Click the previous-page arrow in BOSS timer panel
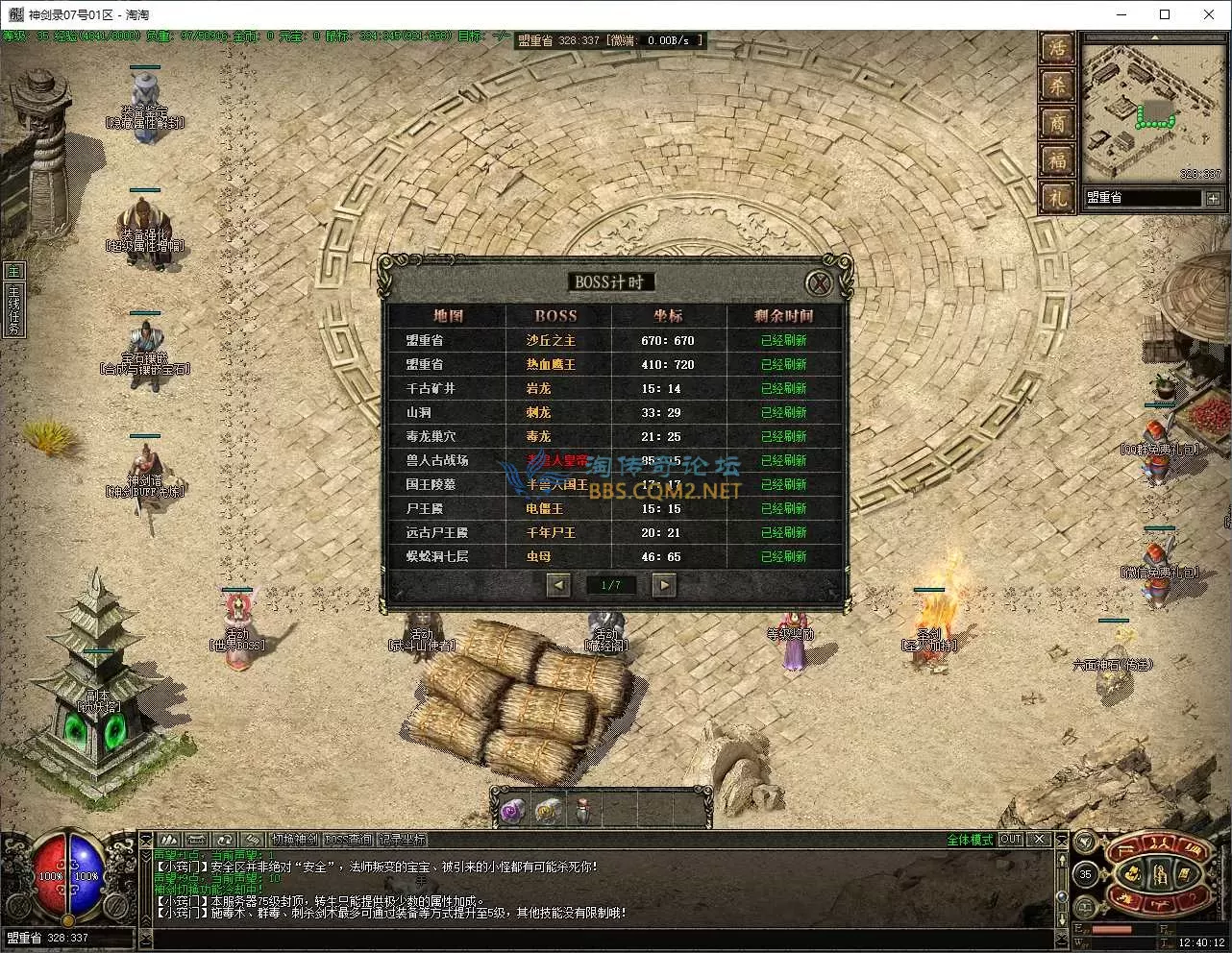Image resolution: width=1232 pixels, height=953 pixels. pos(558,584)
